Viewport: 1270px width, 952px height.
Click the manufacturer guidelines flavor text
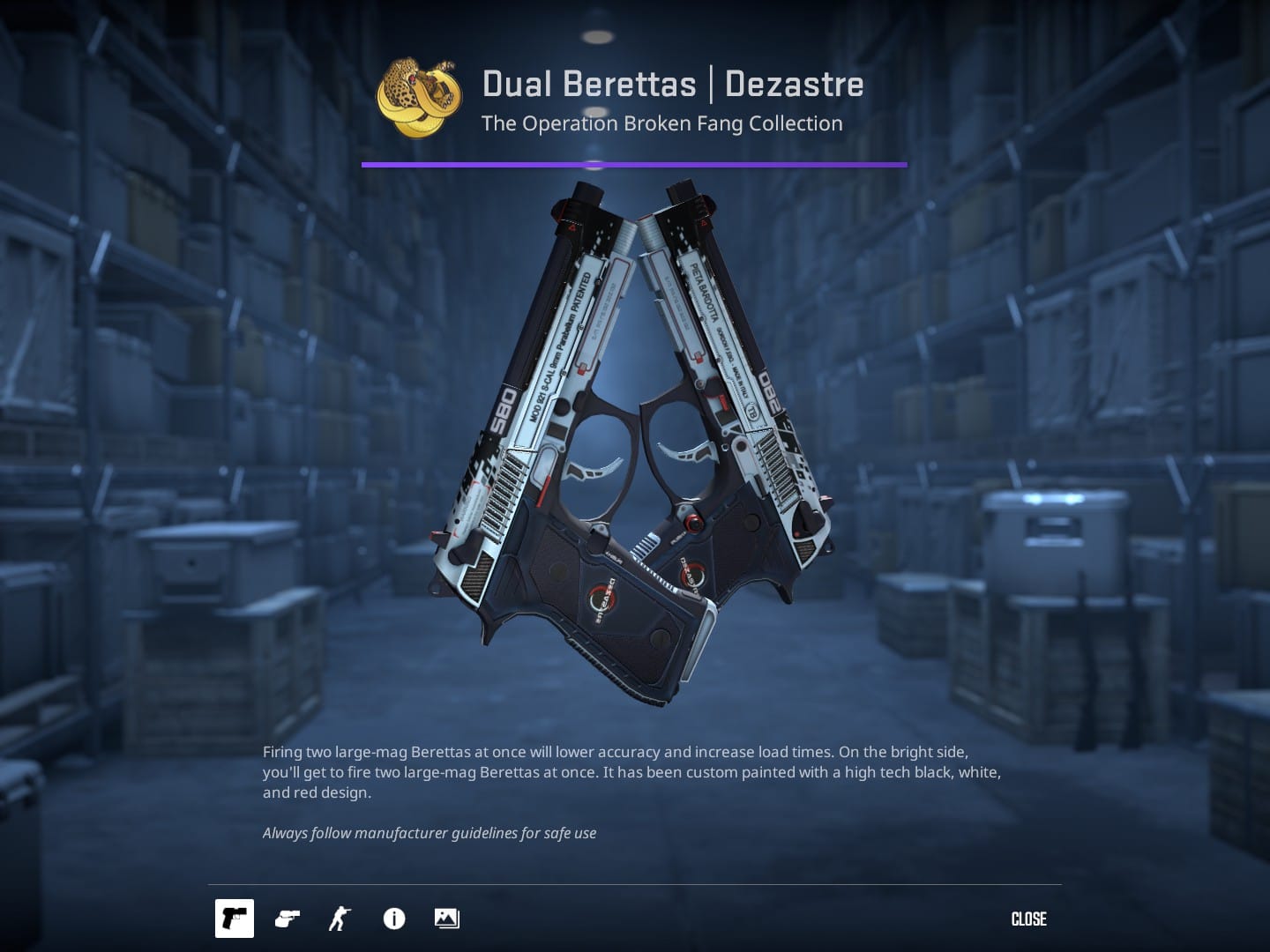coord(429,832)
